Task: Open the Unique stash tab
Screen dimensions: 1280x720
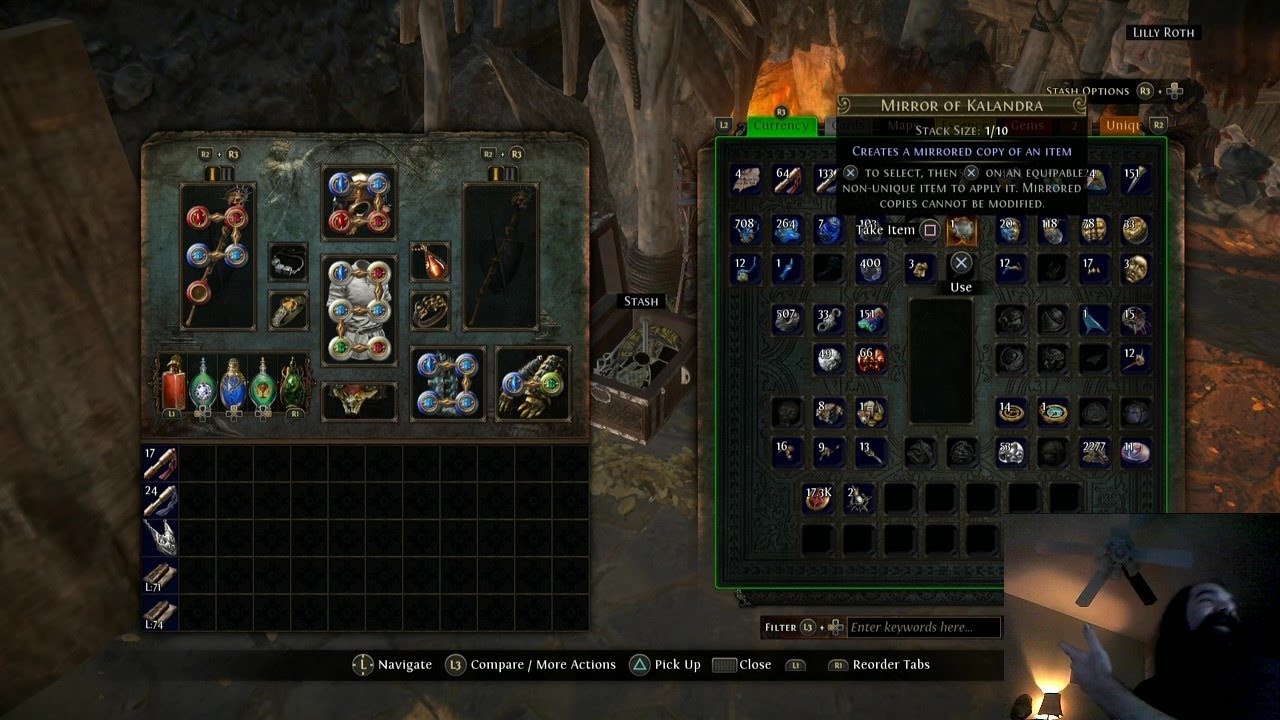Action: [x=1122, y=126]
